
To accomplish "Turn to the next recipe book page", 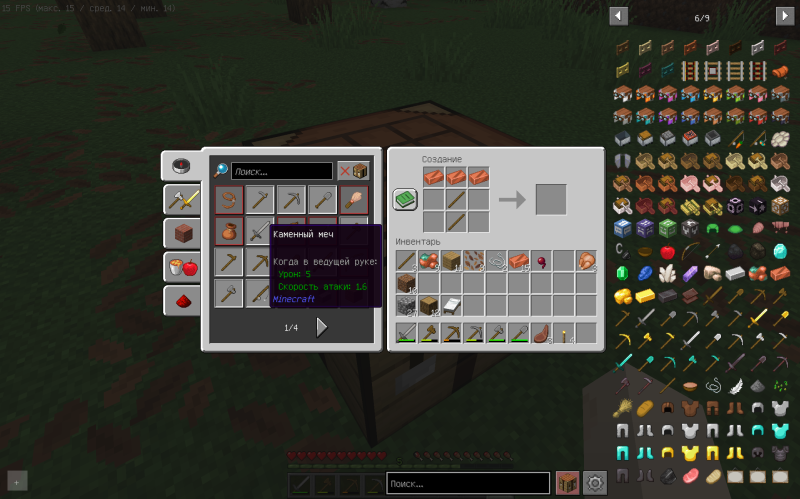I will 321,327.
